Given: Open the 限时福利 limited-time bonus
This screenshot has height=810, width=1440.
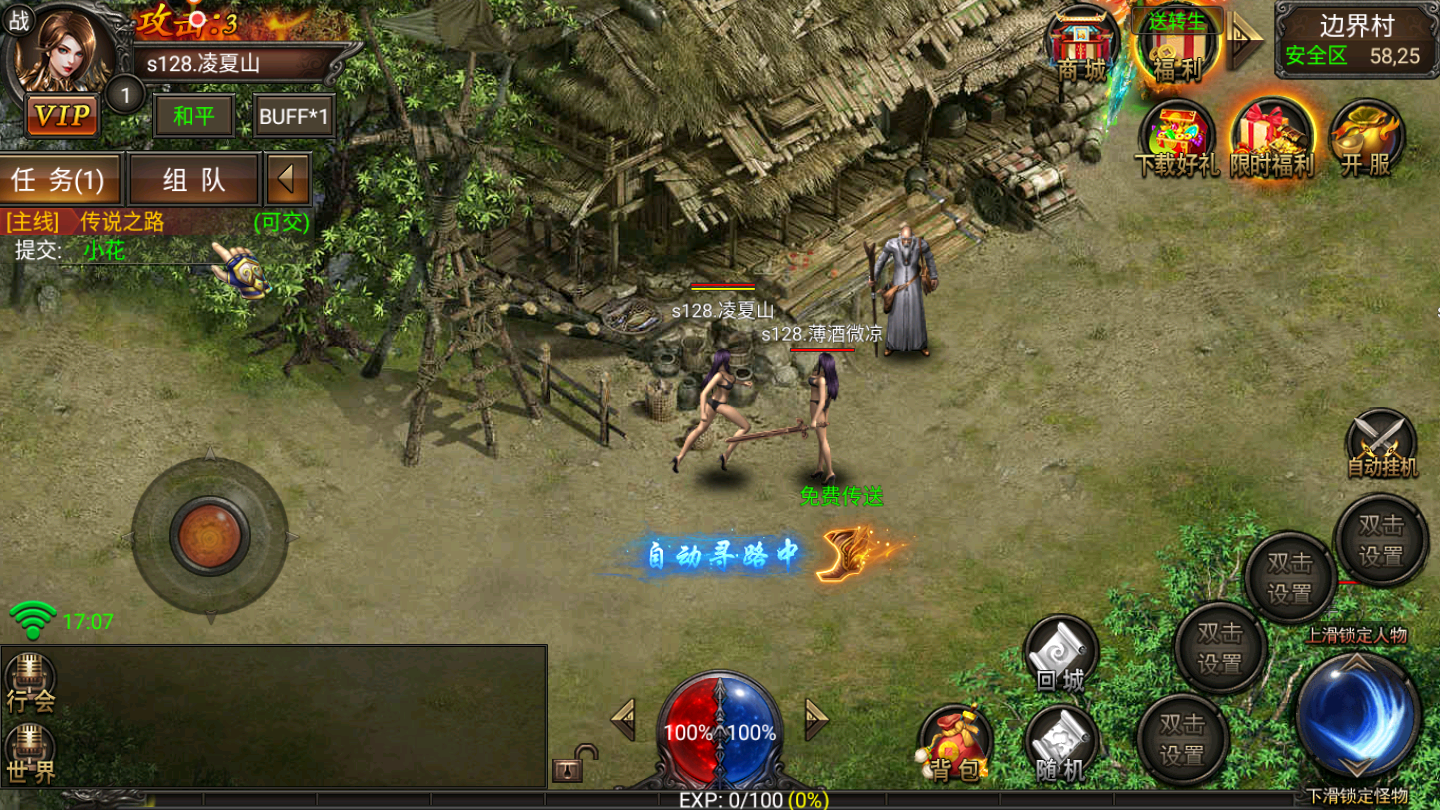Looking at the screenshot, I should 1271,138.
